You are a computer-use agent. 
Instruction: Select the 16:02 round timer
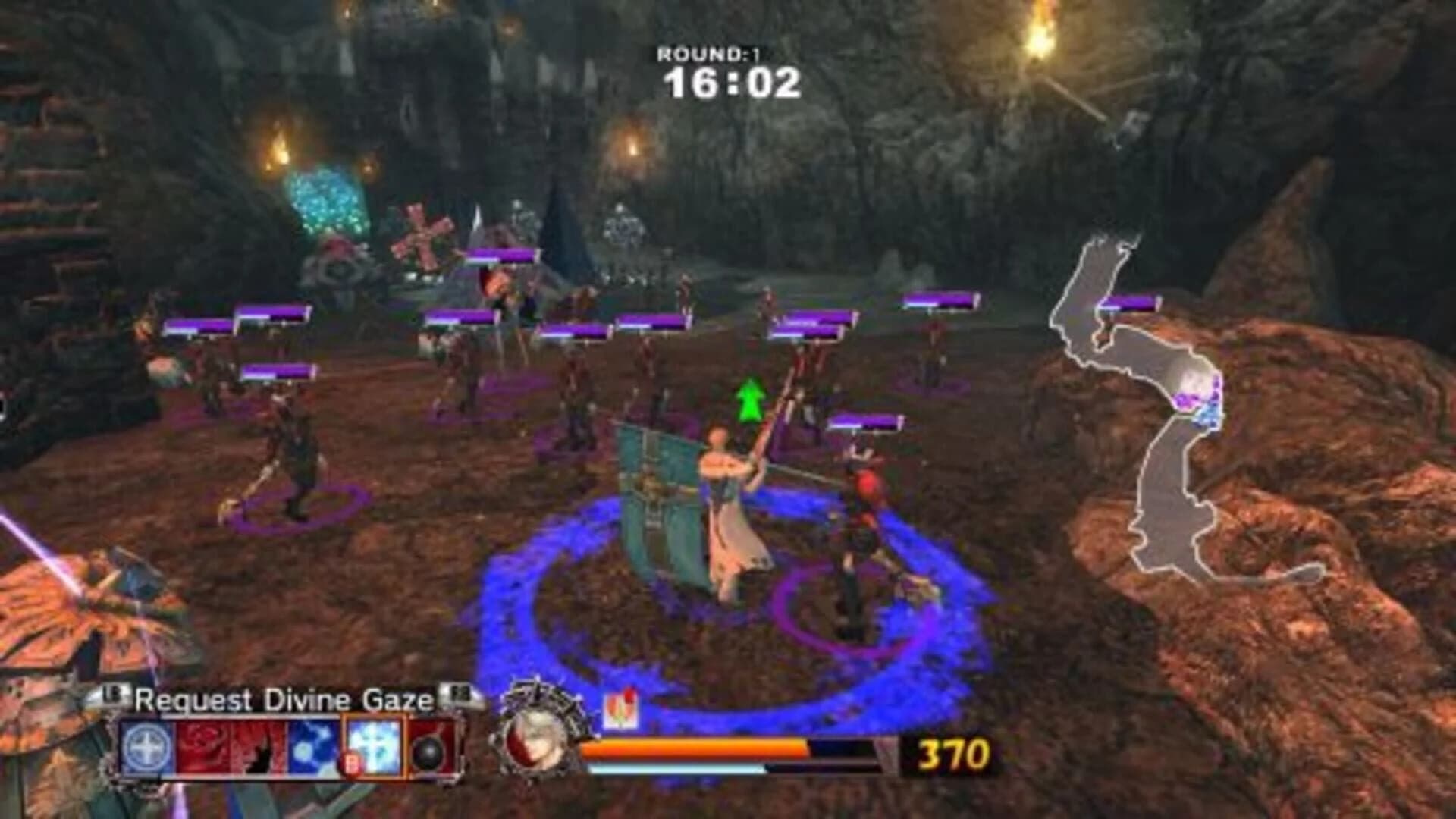point(730,83)
